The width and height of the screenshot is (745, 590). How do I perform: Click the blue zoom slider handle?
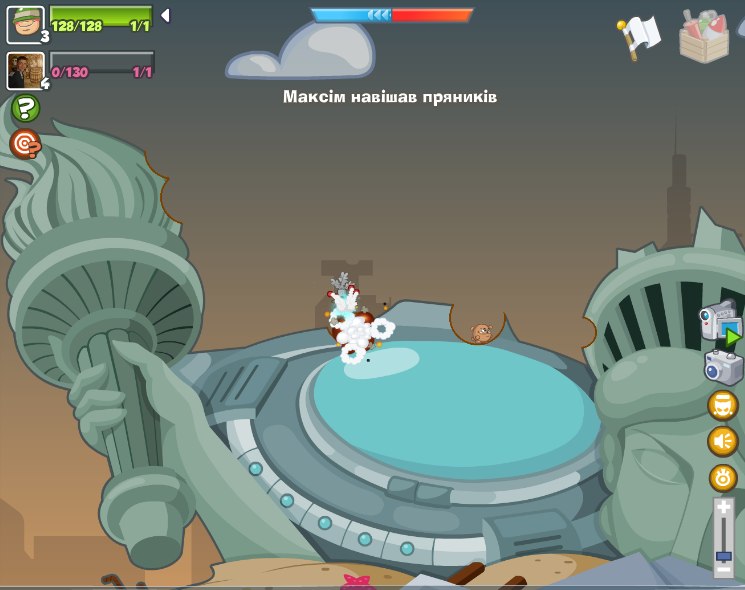723,554
